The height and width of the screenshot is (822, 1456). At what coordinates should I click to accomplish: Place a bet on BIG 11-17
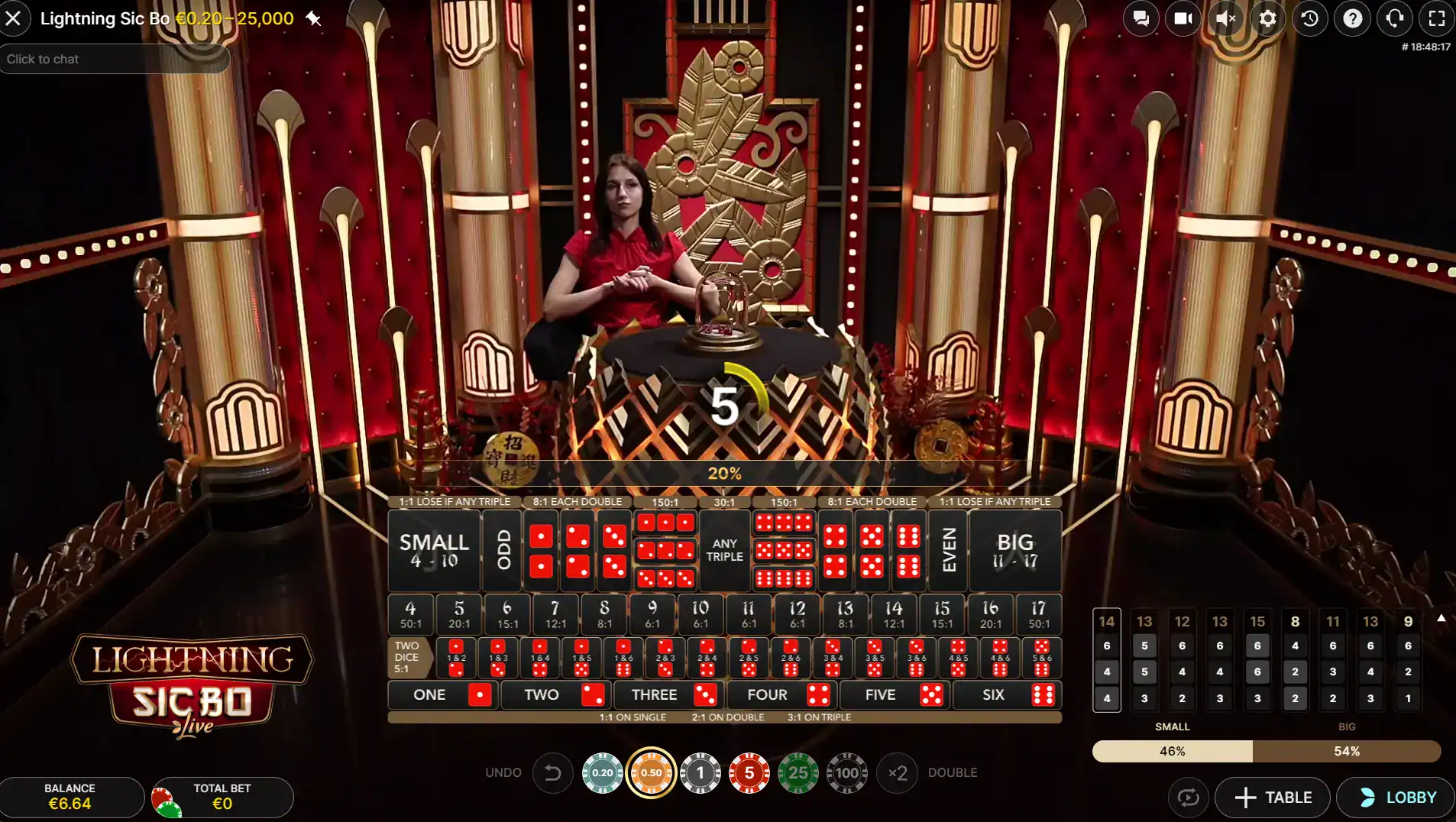(1017, 550)
